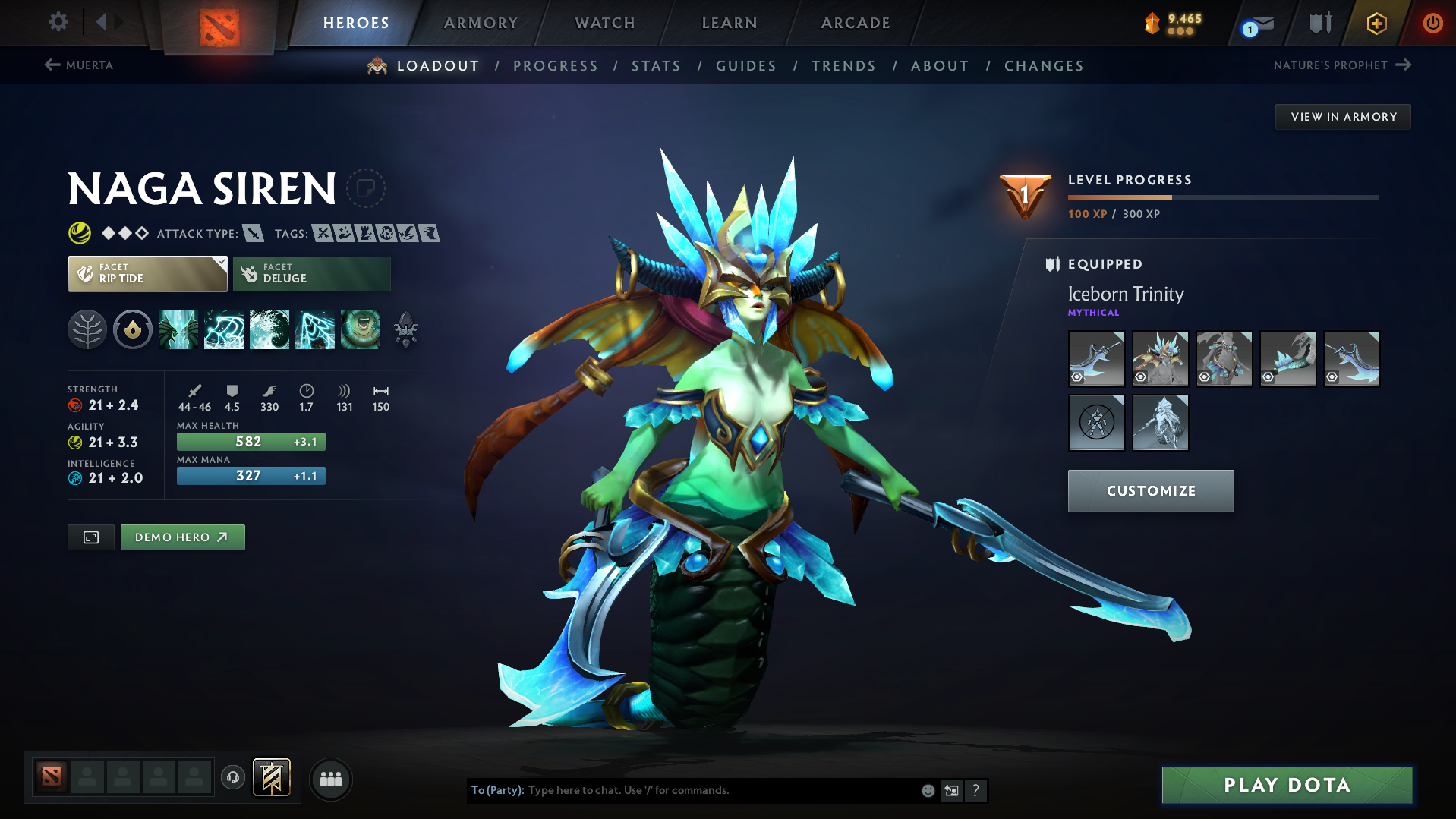Open the armory shield and sword icon
This screenshot has height=819, width=1456.
click(1319, 23)
